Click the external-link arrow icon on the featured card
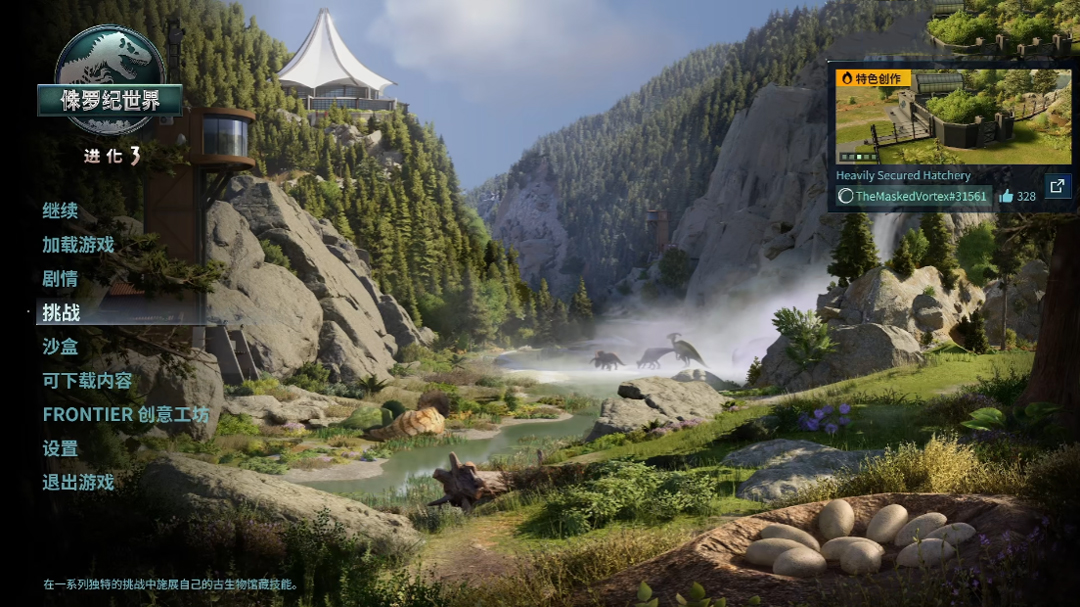The width and height of the screenshot is (1080, 607). [1057, 187]
